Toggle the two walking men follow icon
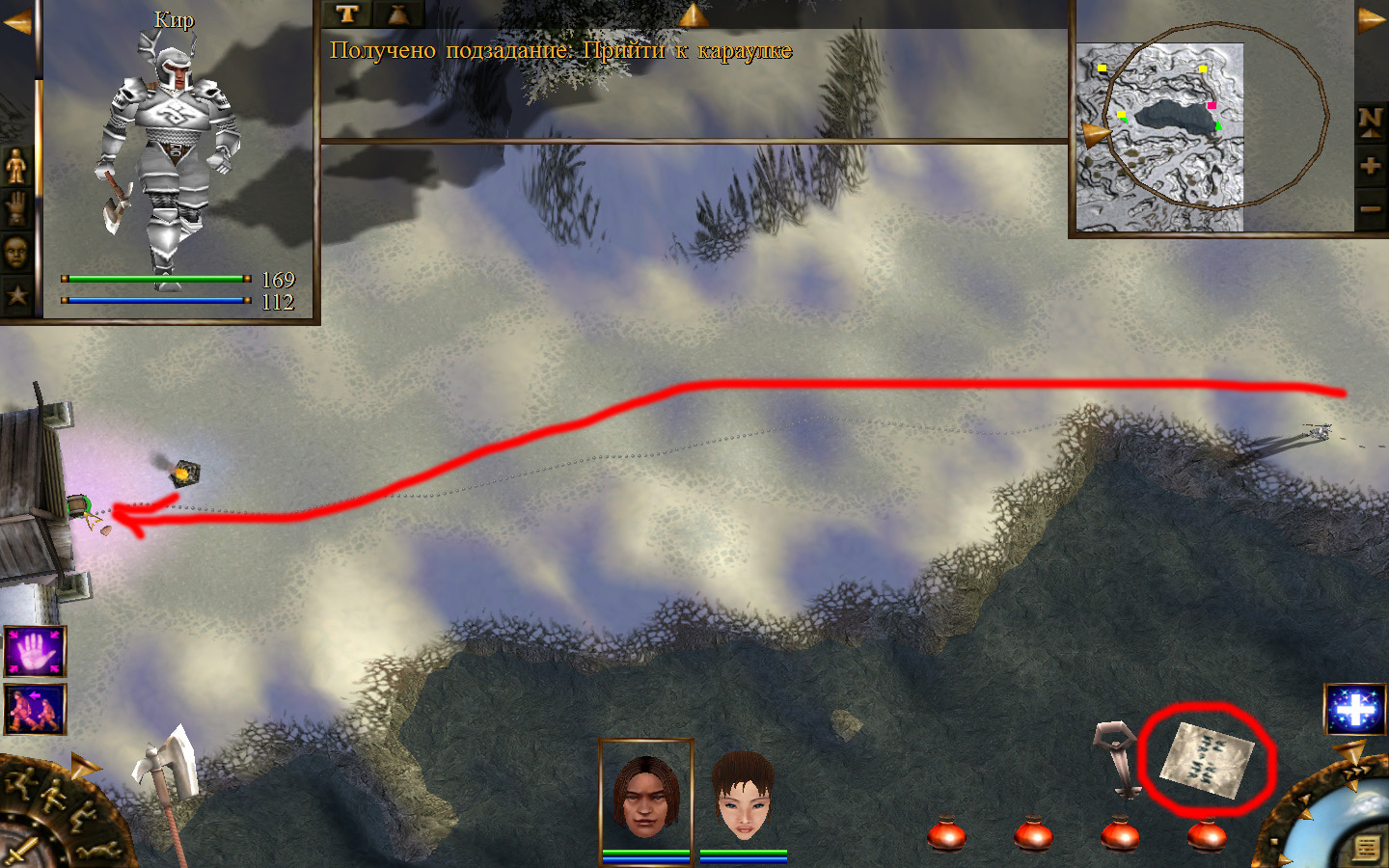The width and height of the screenshot is (1389, 868). coord(36,709)
